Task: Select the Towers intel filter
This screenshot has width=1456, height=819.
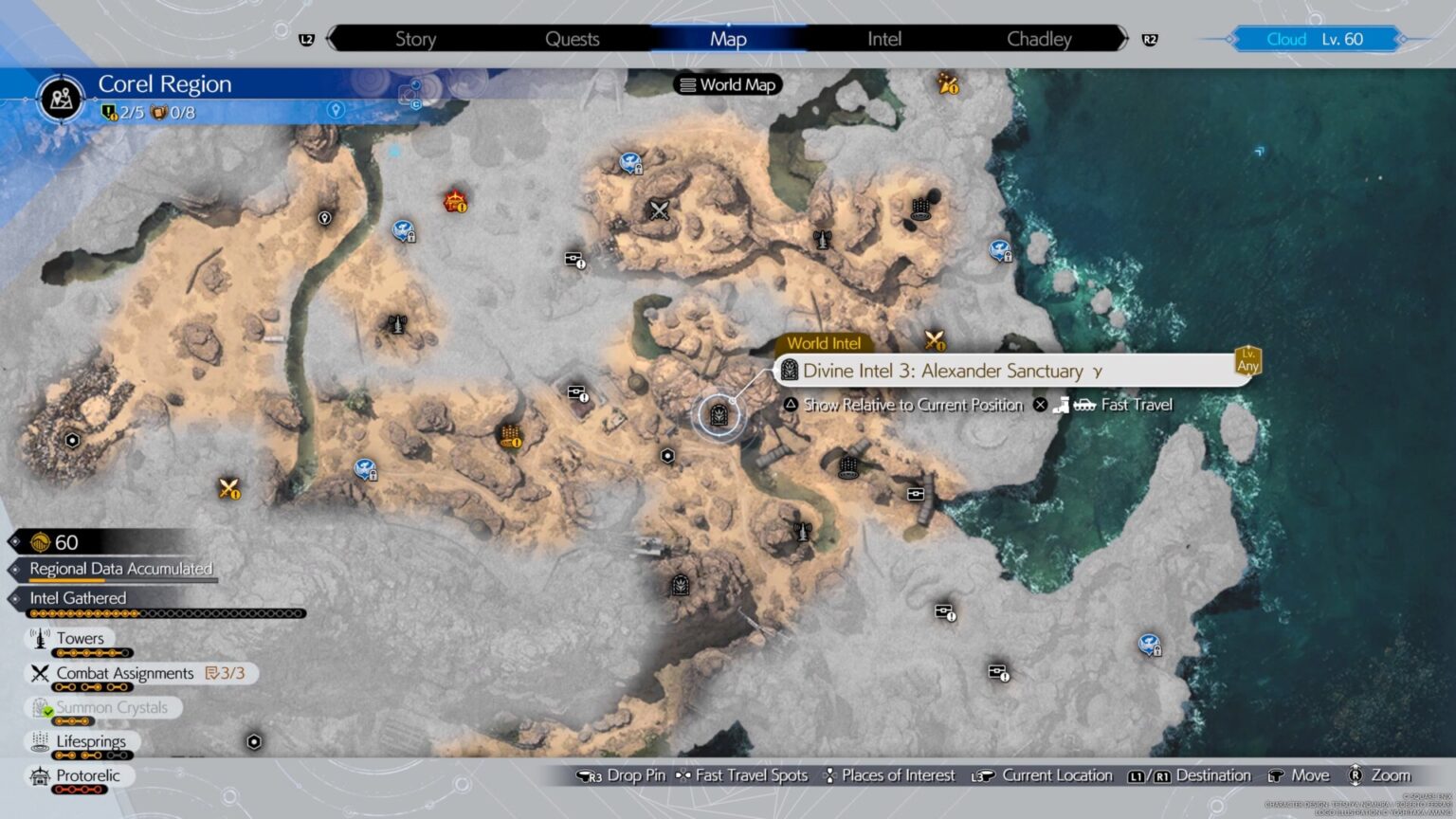Action: (80, 639)
